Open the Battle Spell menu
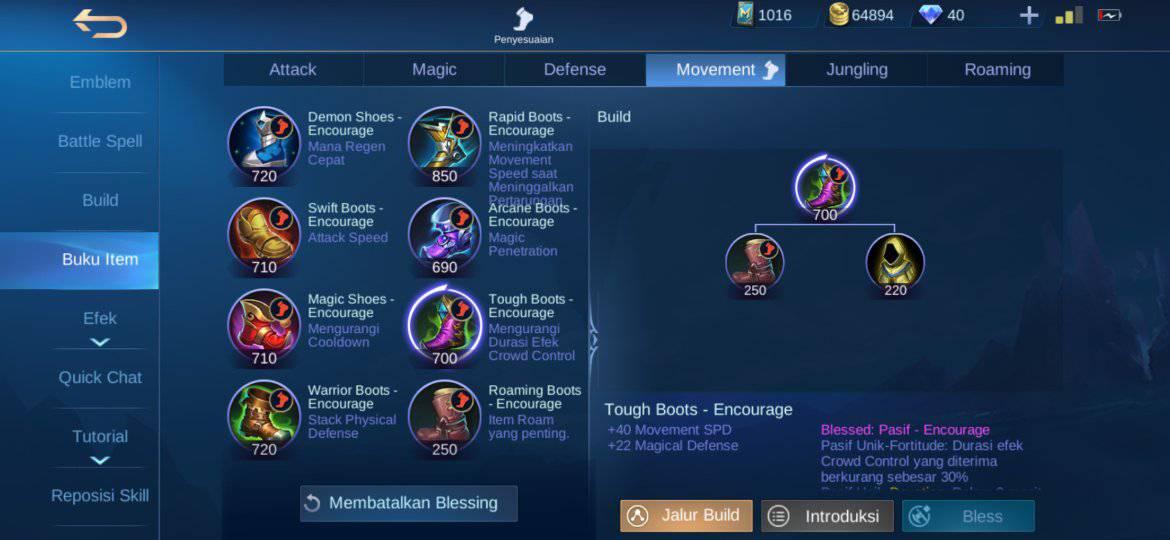The height and width of the screenshot is (540, 1170). click(100, 141)
